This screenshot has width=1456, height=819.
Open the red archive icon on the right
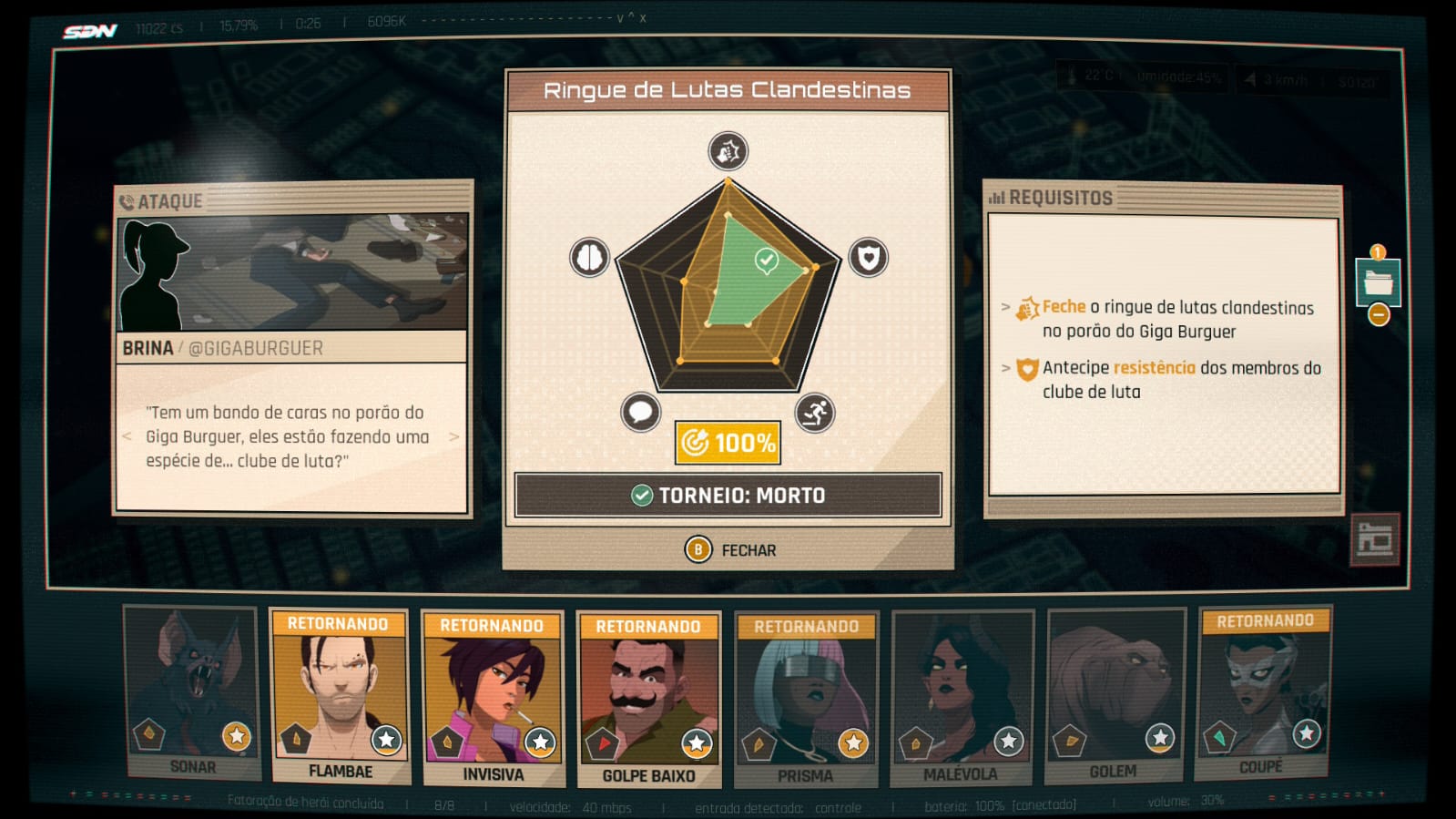coord(1374,539)
